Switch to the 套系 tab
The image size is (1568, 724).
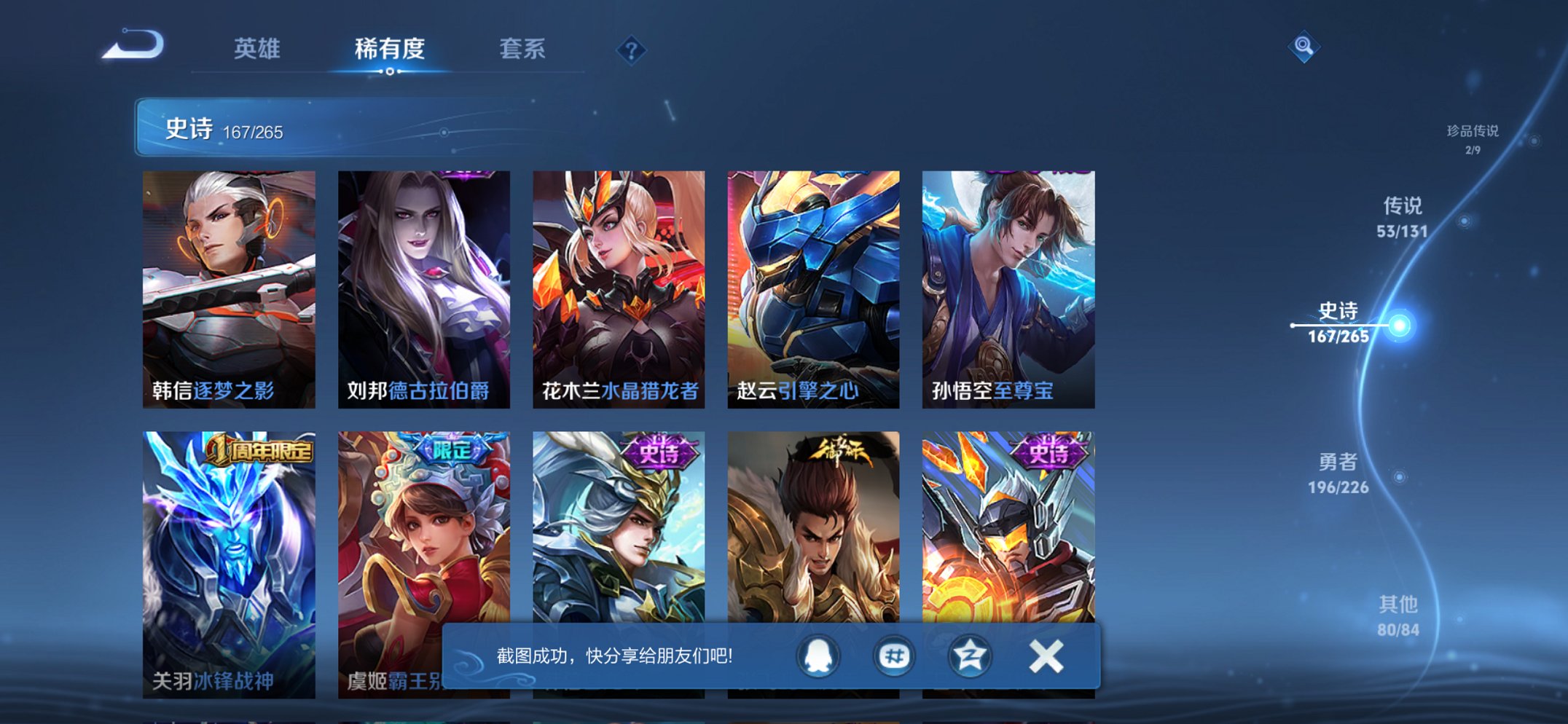pos(523,48)
